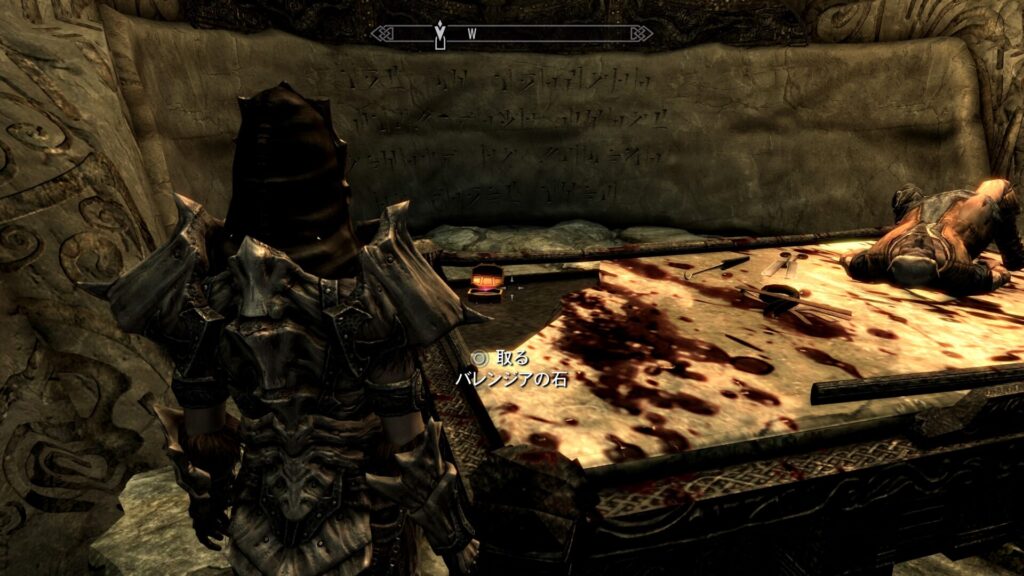Screen dimensions: 1024x576
Task: Click the compass bar showing west
Action: click(x=511, y=34)
